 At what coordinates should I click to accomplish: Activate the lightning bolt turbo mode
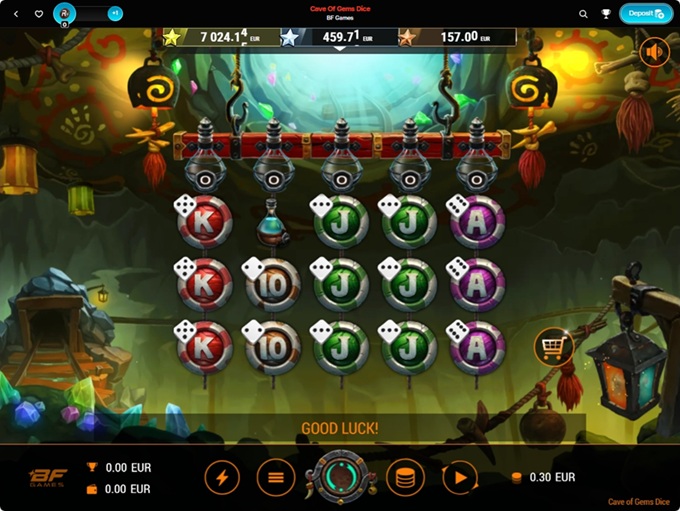222,478
